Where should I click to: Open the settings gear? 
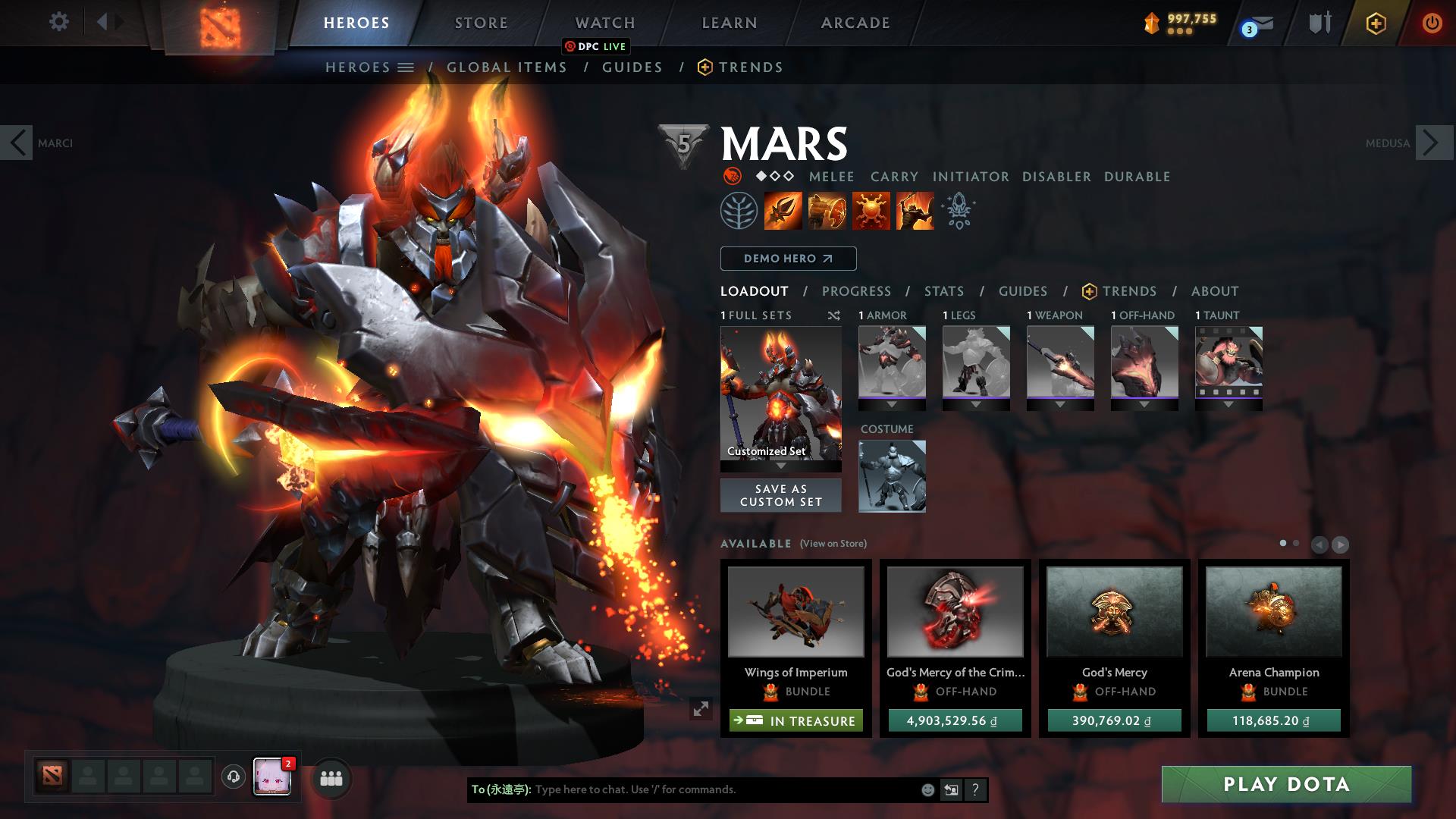(x=58, y=22)
